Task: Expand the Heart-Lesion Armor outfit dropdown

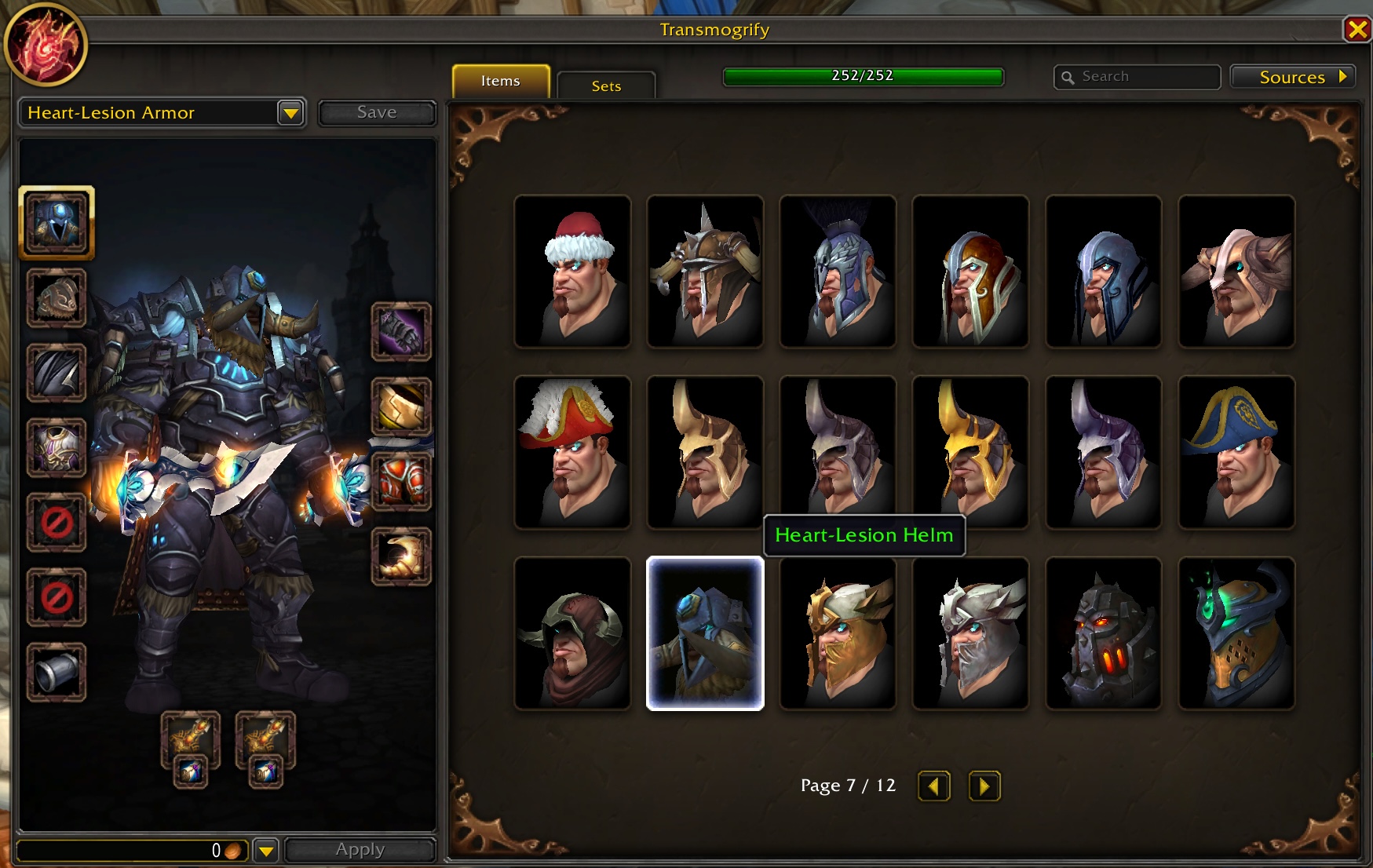Action: point(290,113)
